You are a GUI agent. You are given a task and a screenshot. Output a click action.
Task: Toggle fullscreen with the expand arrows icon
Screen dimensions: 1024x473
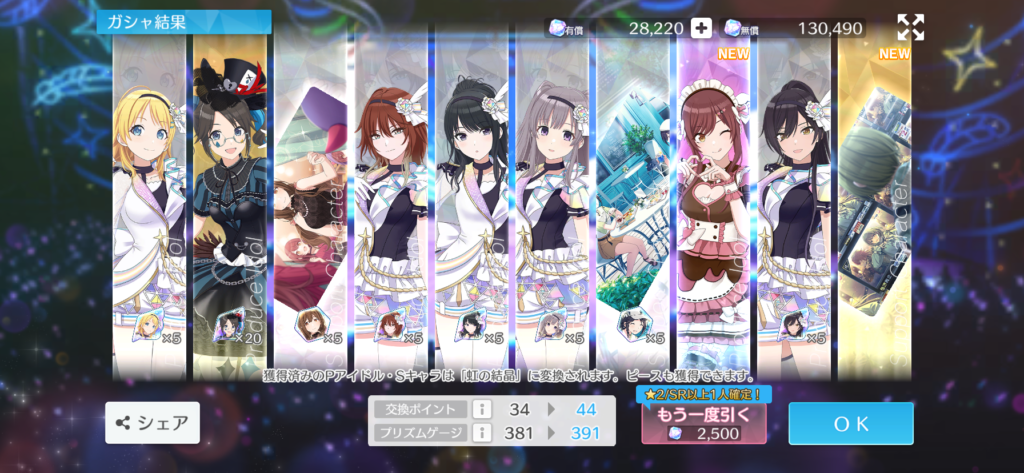[910, 27]
